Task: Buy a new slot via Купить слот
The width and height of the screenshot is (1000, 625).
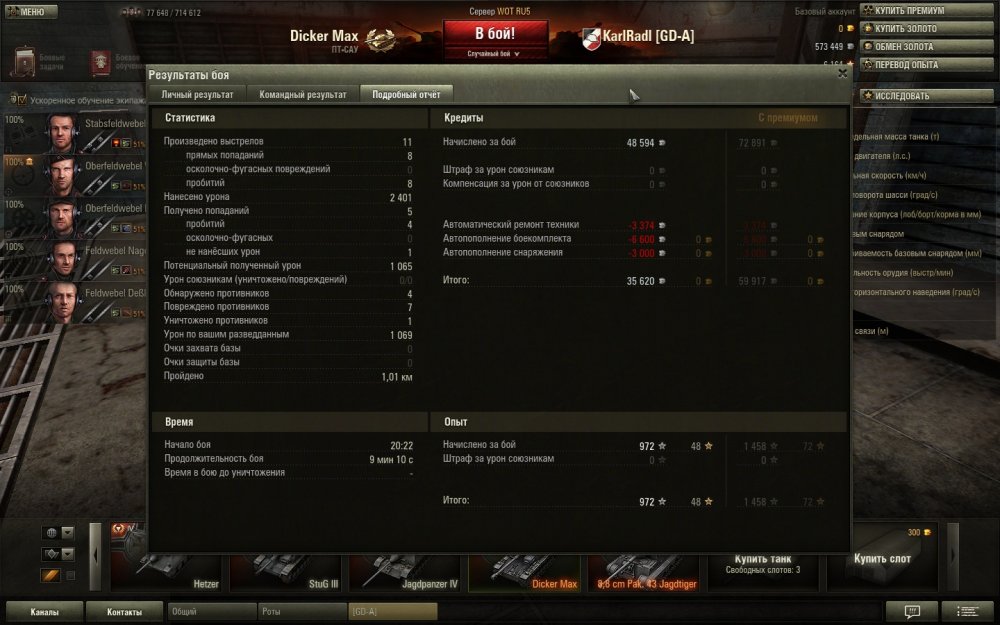Action: (x=882, y=560)
